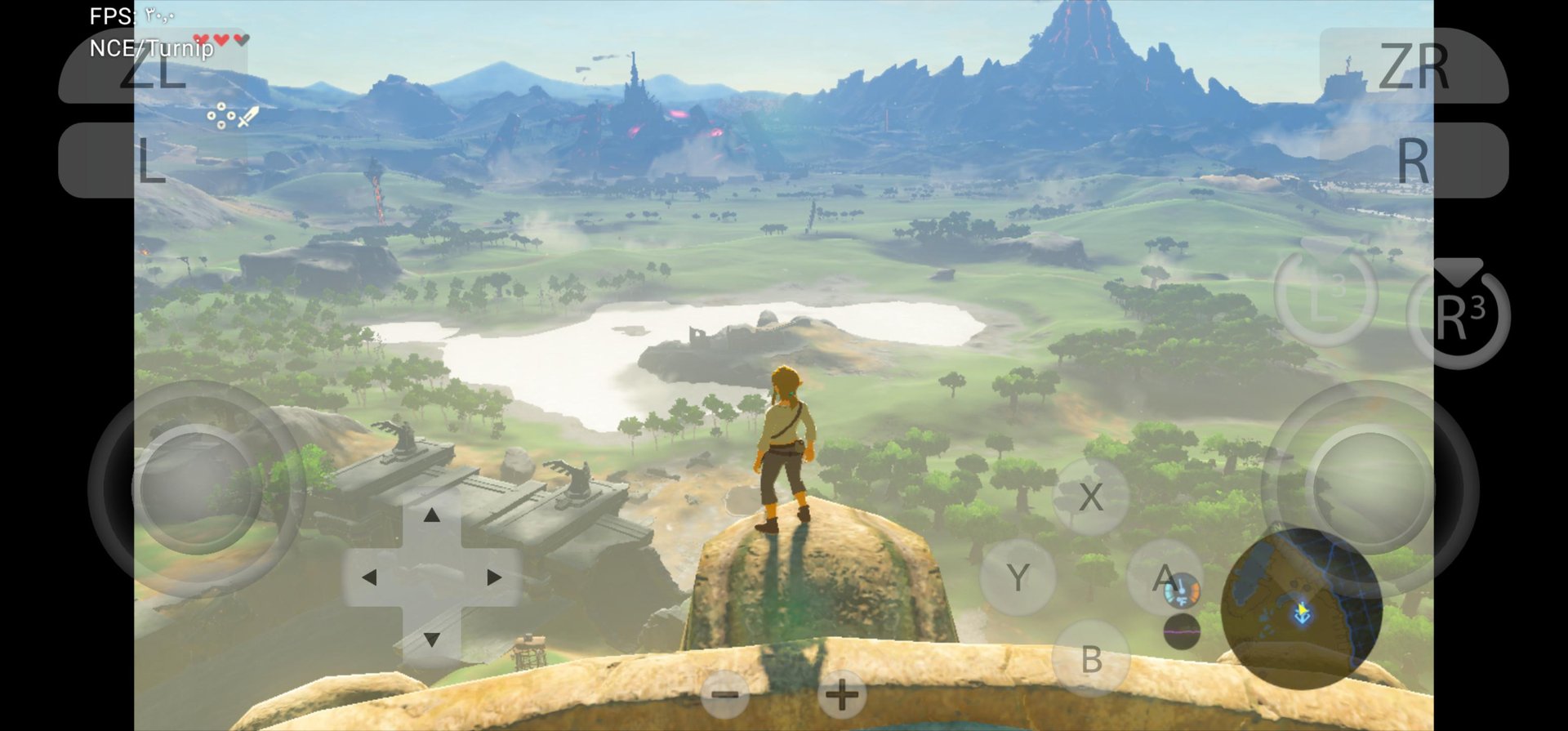Tap the on-screen B button
Screen dimensions: 1568x731
(x=1091, y=658)
